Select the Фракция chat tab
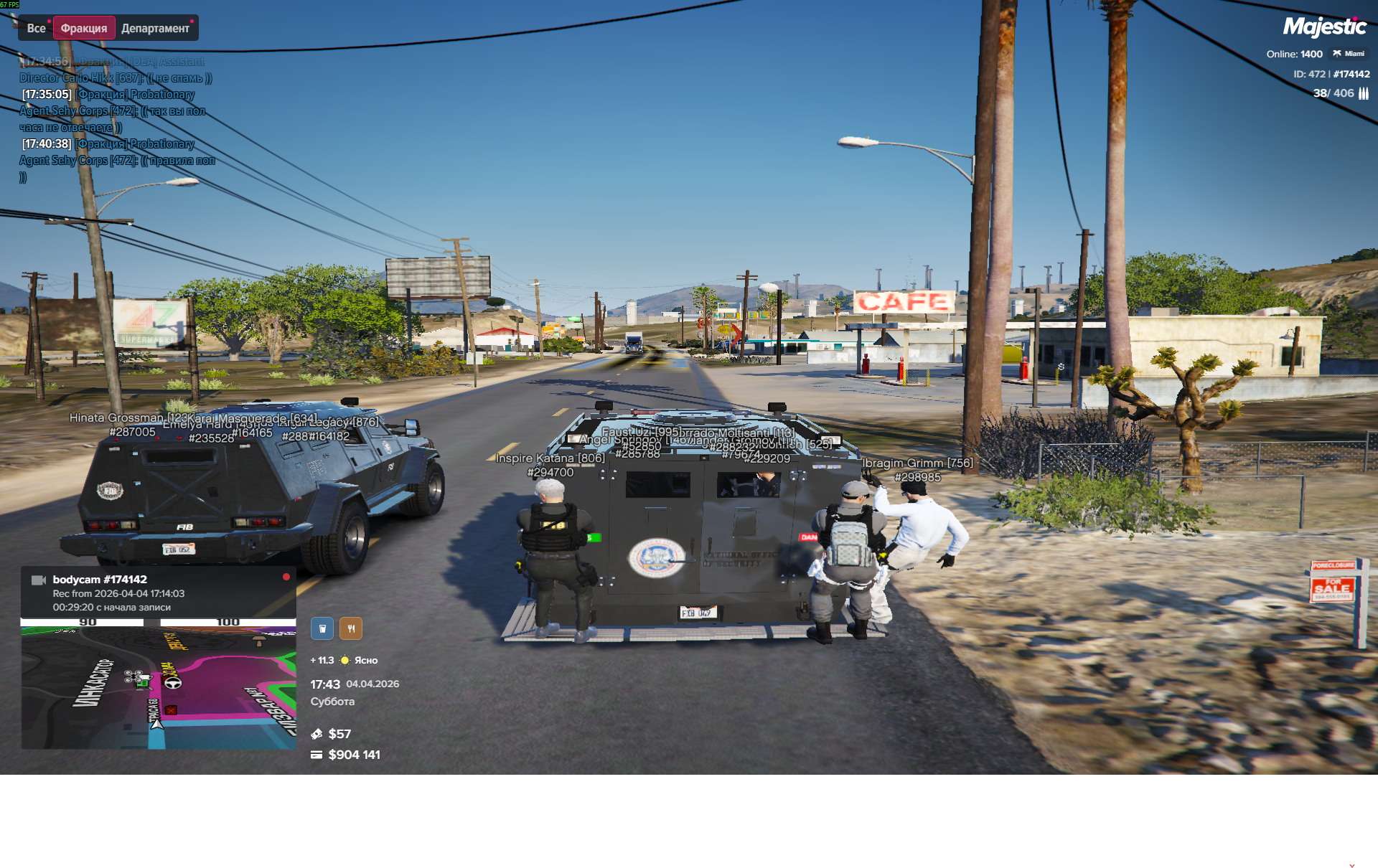Image resolution: width=1378 pixels, height=868 pixels. [84, 29]
